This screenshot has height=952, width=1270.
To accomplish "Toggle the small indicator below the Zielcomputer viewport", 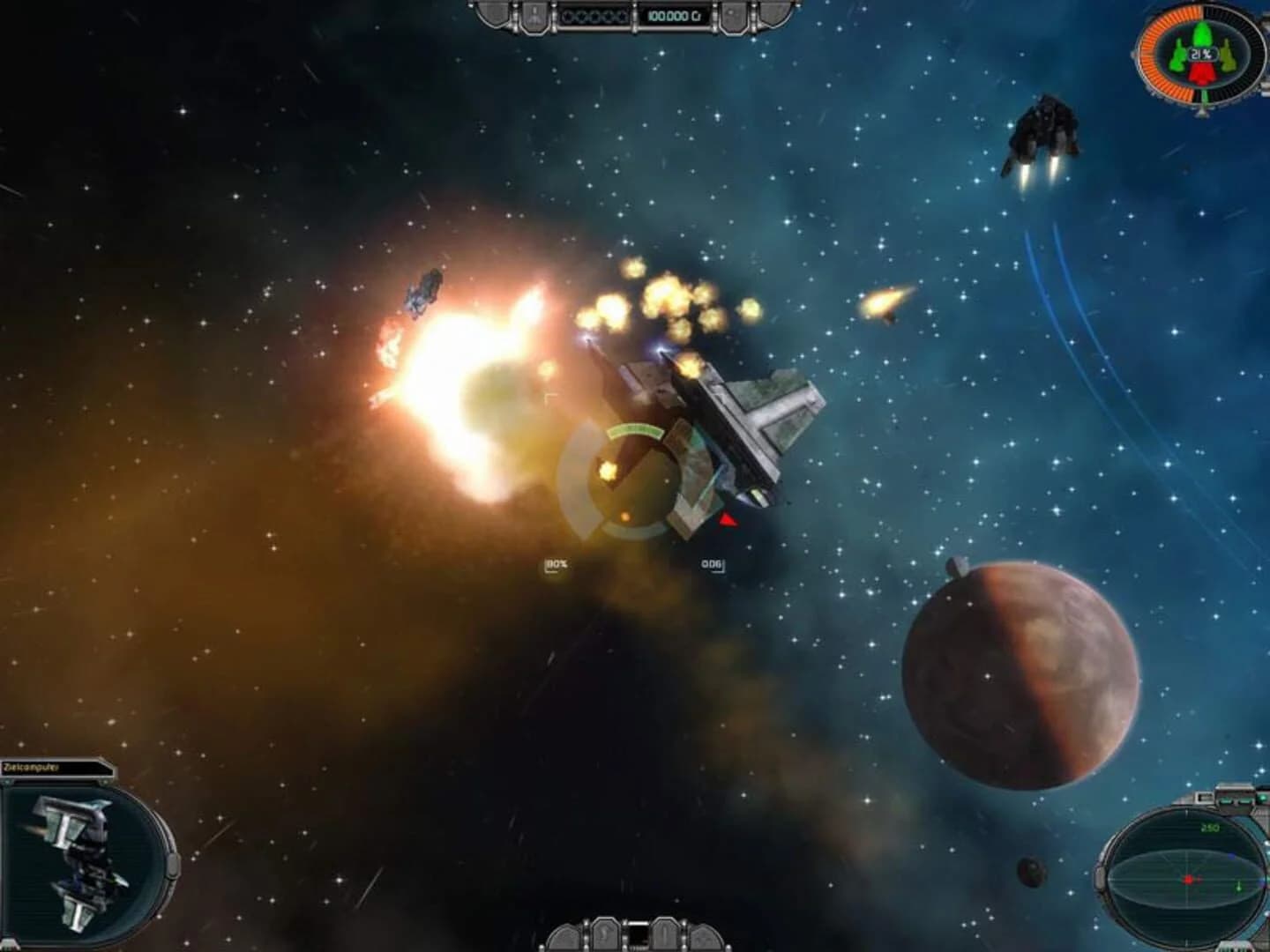I will [x=11, y=942].
